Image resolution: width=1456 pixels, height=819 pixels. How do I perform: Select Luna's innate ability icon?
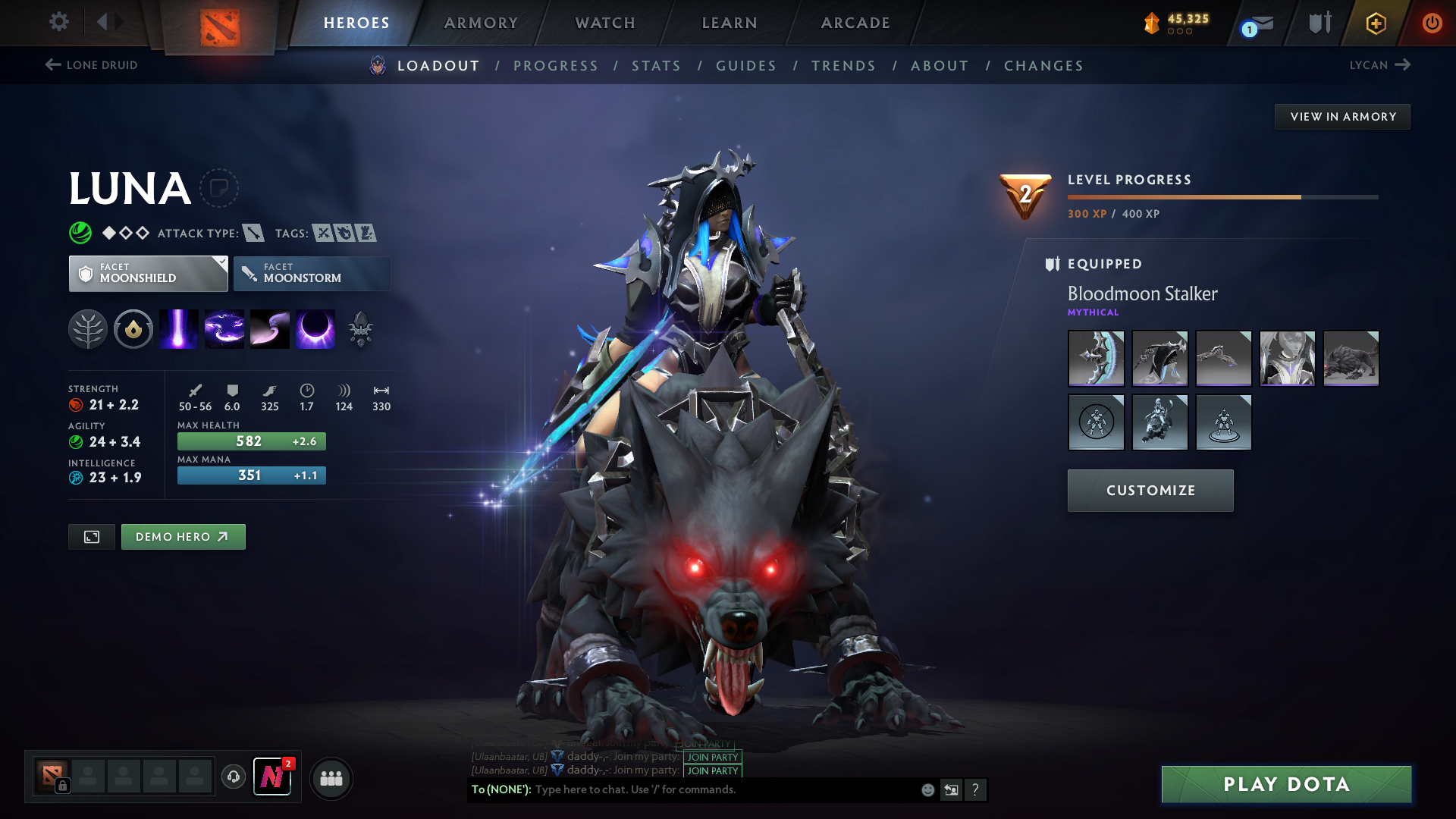coord(89,328)
